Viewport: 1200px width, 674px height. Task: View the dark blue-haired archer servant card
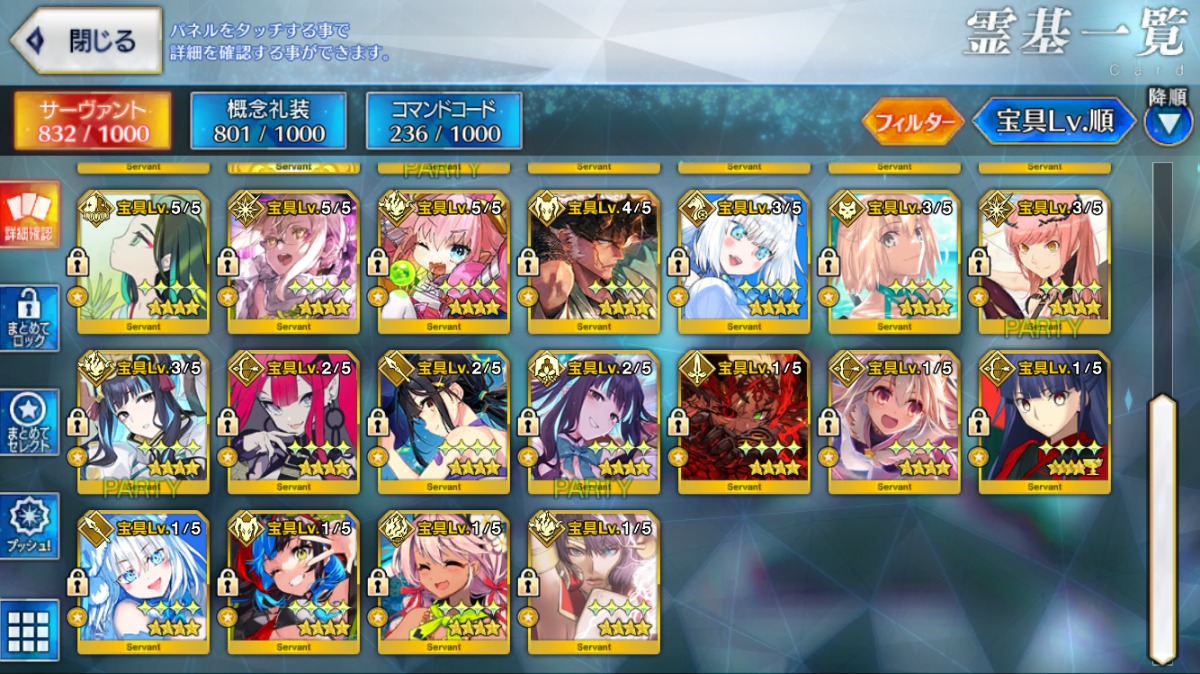click(x=1043, y=420)
